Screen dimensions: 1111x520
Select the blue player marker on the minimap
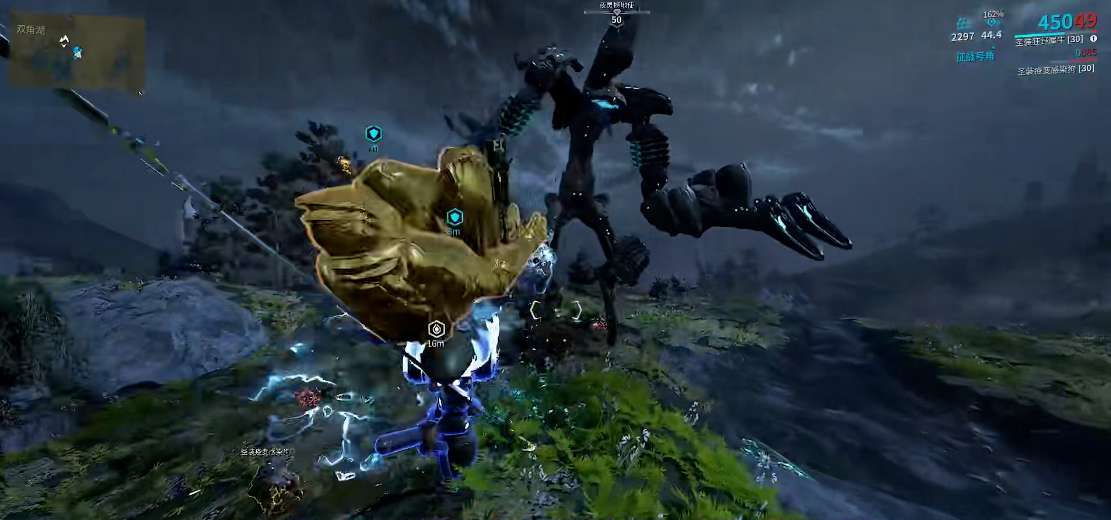[77, 51]
